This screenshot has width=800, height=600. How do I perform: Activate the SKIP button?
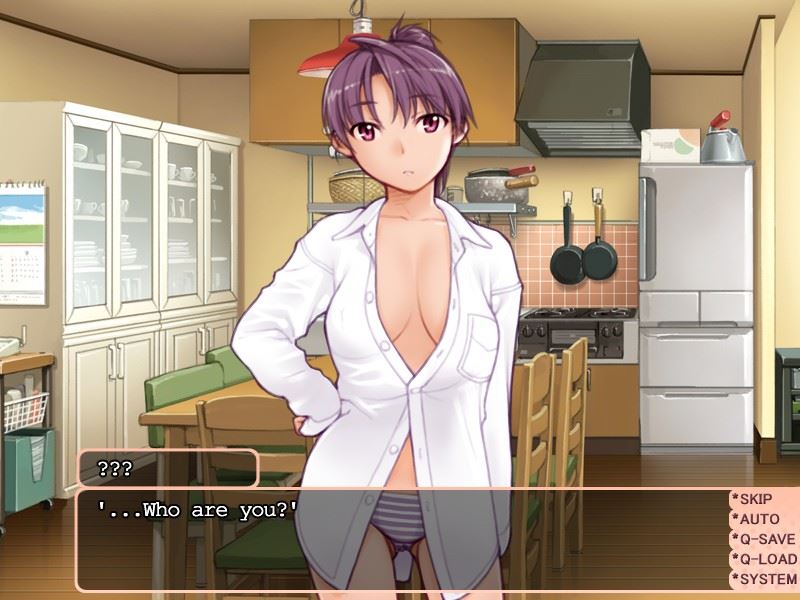pos(762,499)
